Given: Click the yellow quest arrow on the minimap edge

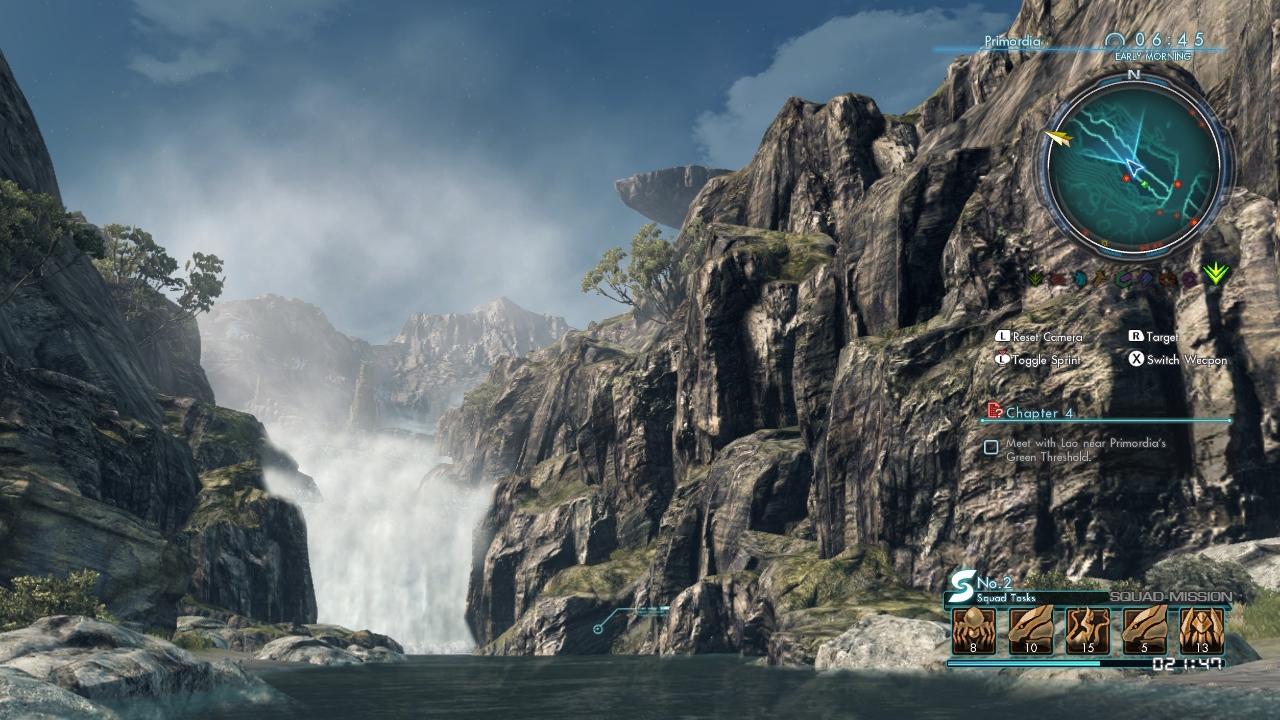Looking at the screenshot, I should [x=1058, y=137].
